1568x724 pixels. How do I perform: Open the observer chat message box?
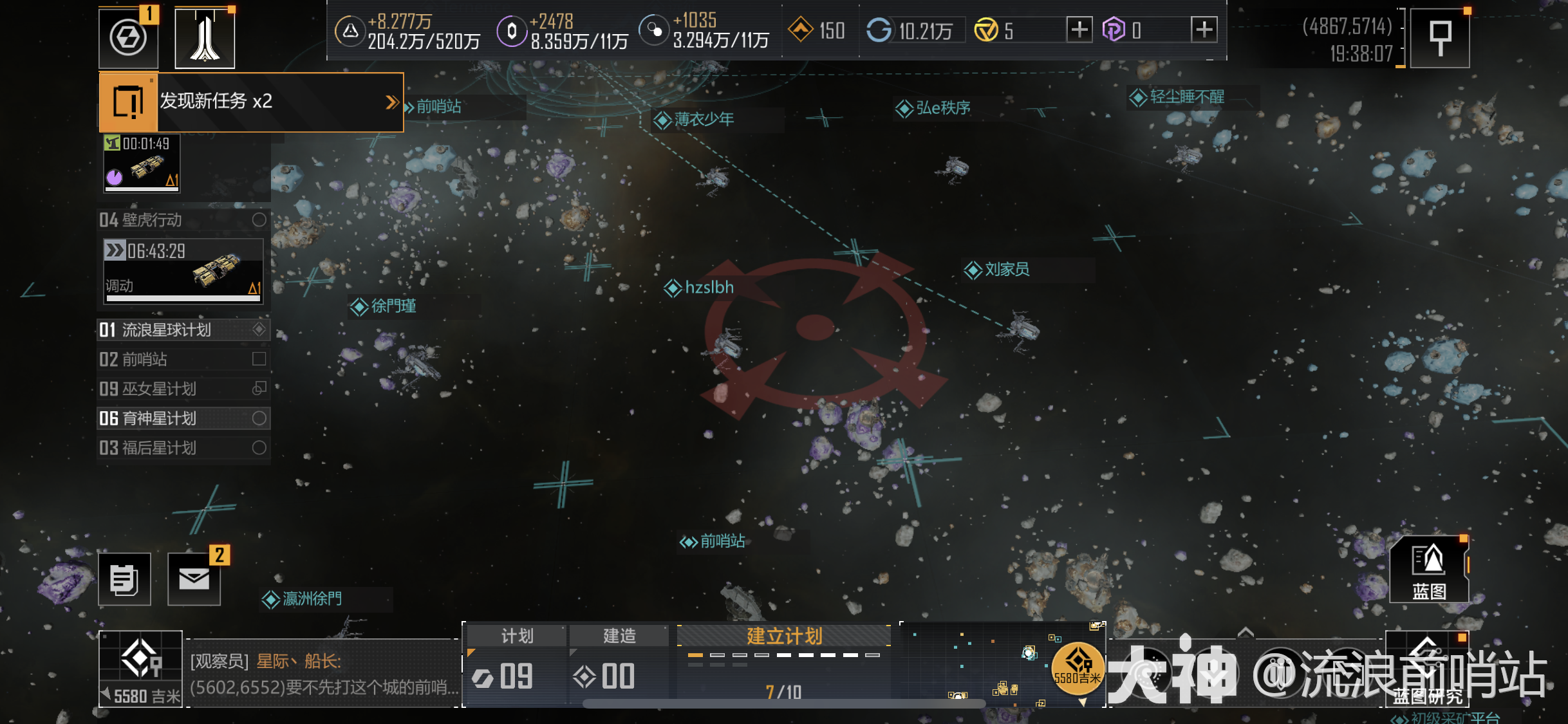tap(323, 674)
